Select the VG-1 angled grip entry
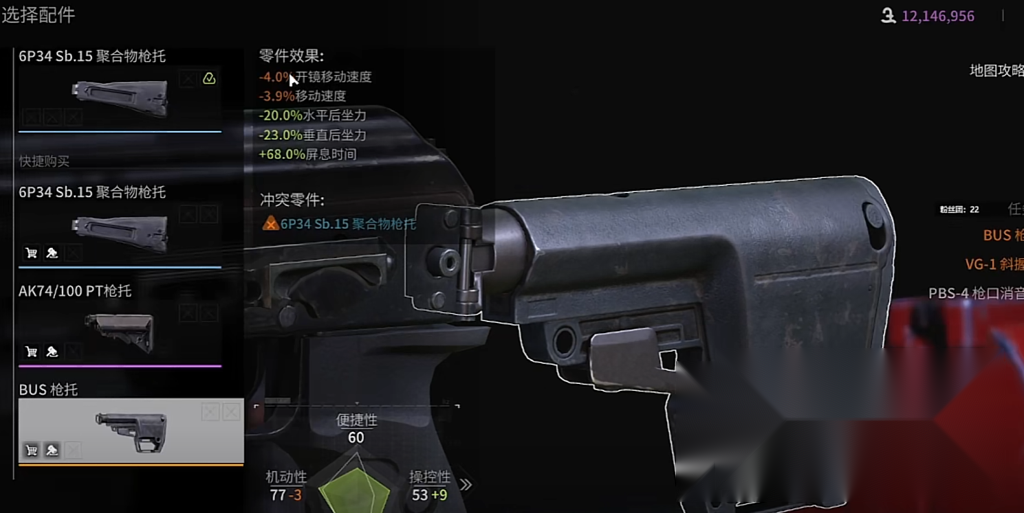Screen dimensions: 1024x513 coord(994,264)
